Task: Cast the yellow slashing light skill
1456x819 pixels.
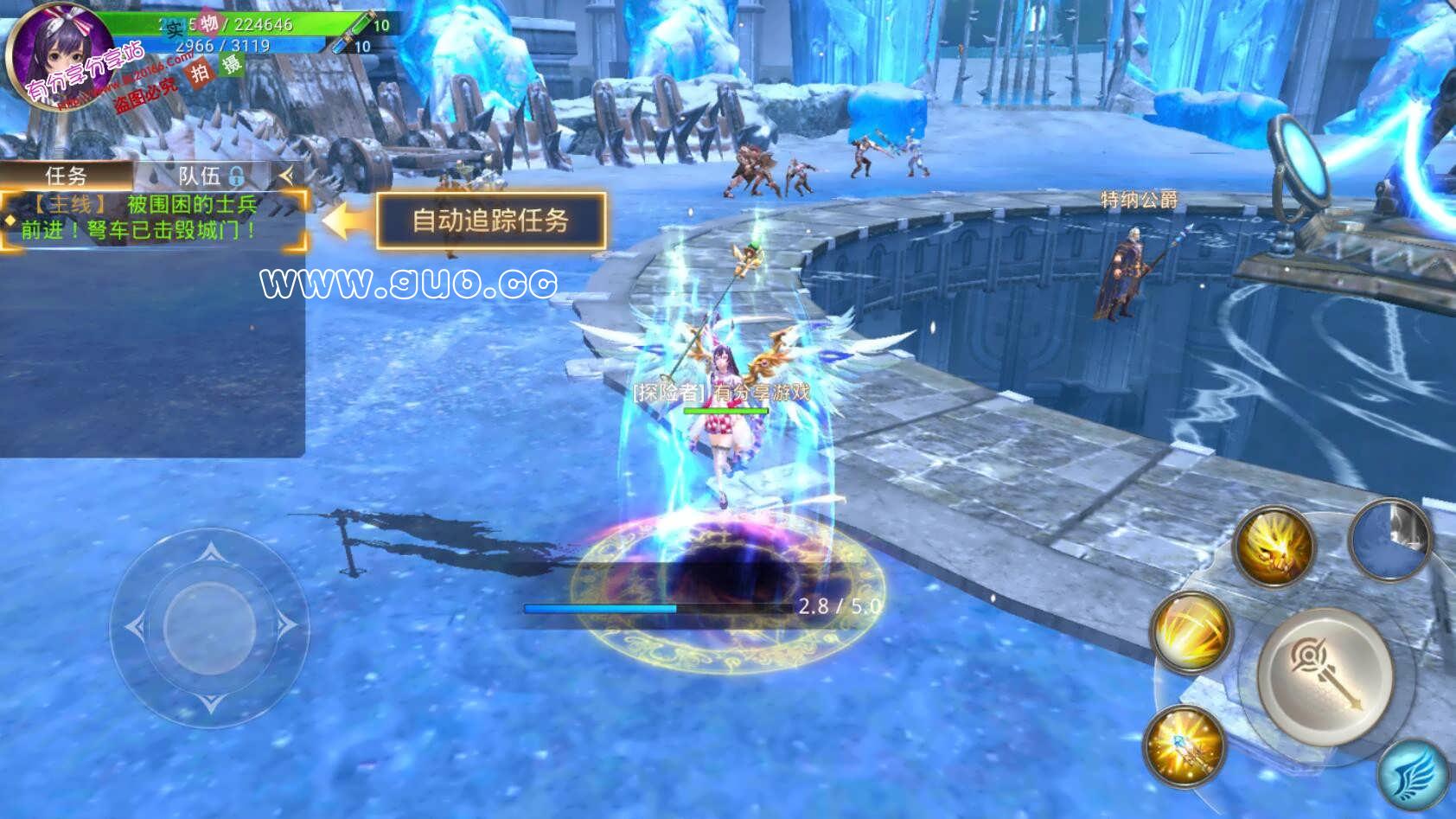Action: pyautogui.click(x=1191, y=632)
